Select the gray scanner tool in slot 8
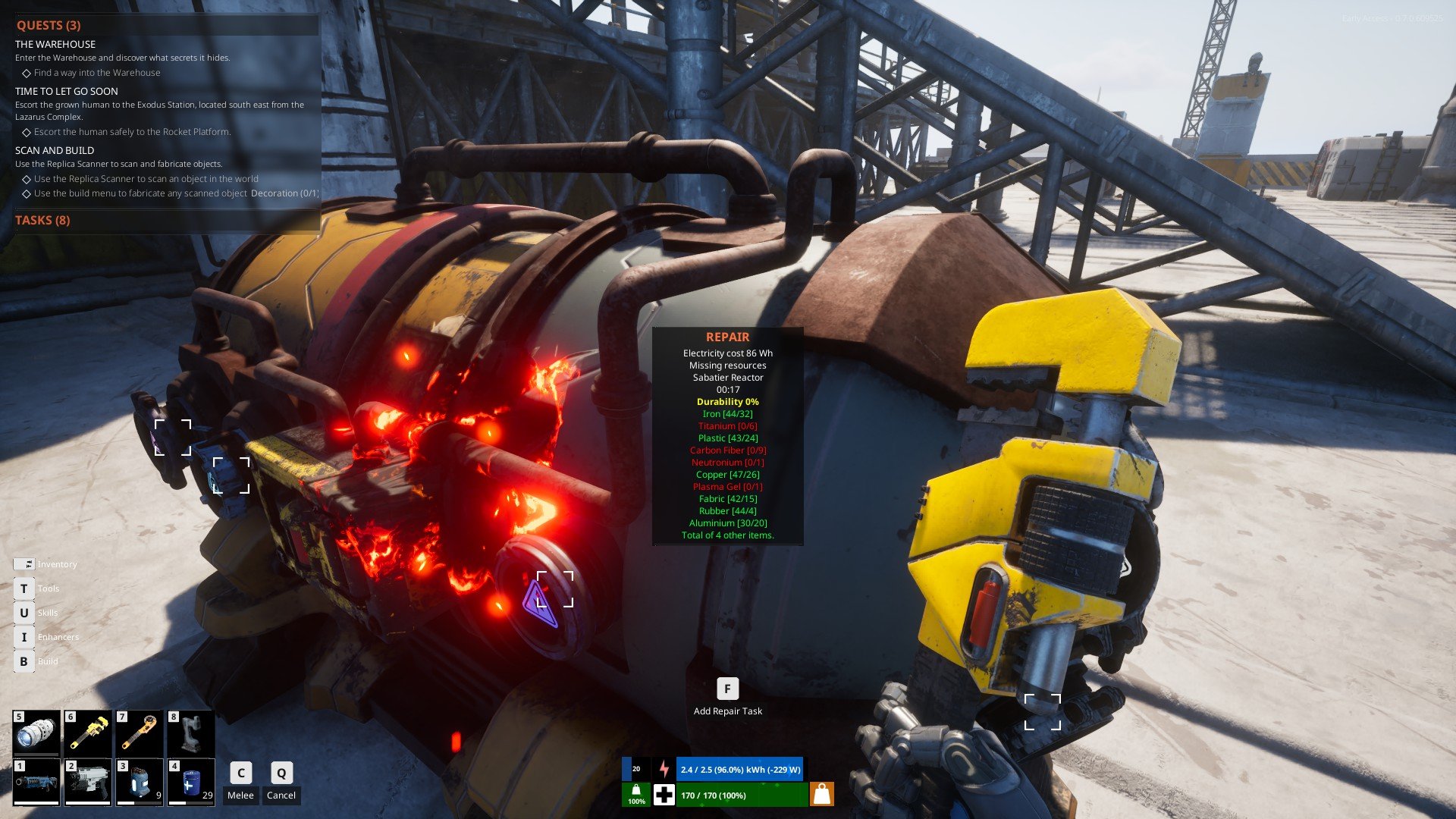Screen dimensions: 1456x819 coord(191,733)
